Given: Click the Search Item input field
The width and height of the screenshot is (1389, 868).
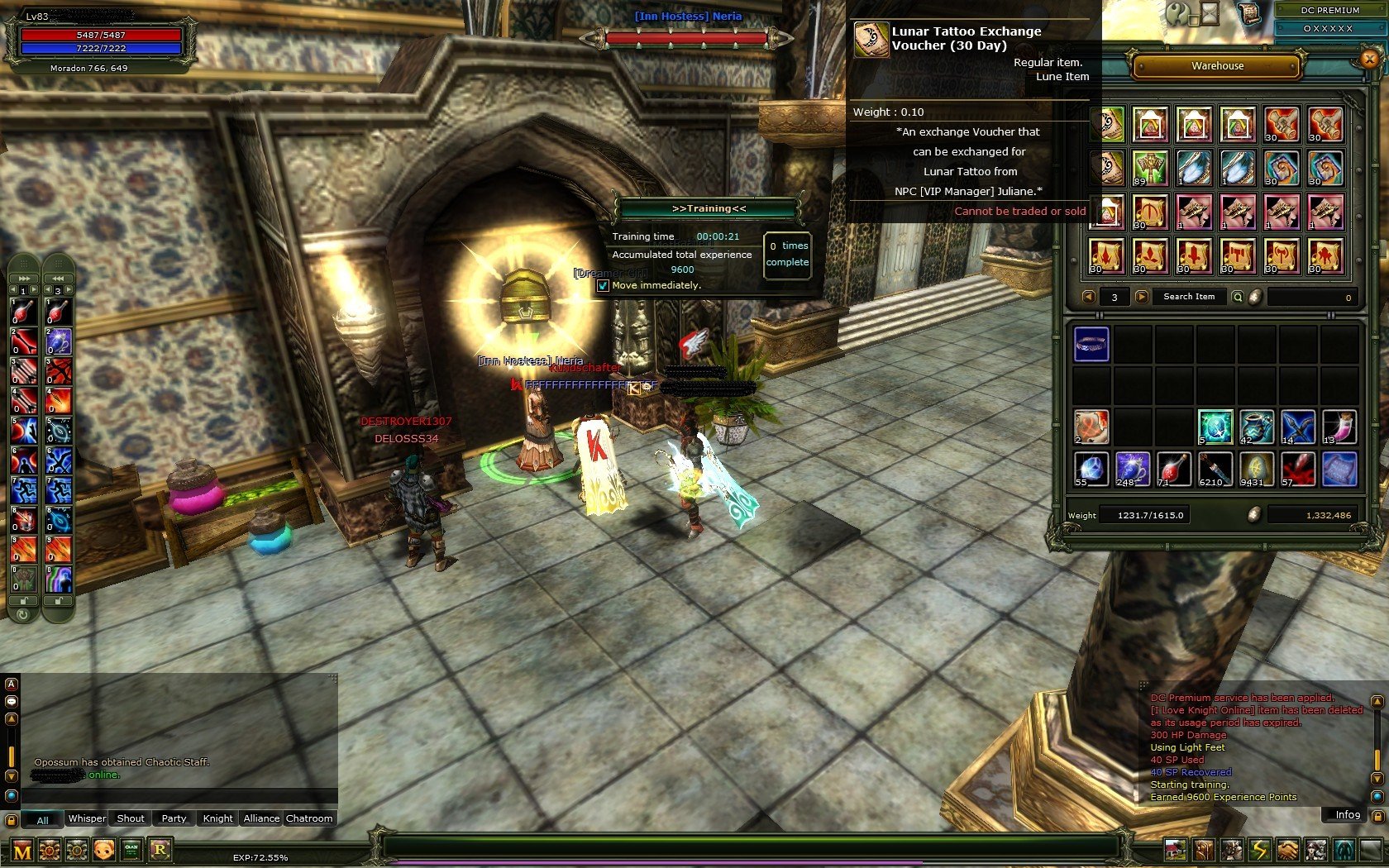Looking at the screenshot, I should click(x=1188, y=296).
